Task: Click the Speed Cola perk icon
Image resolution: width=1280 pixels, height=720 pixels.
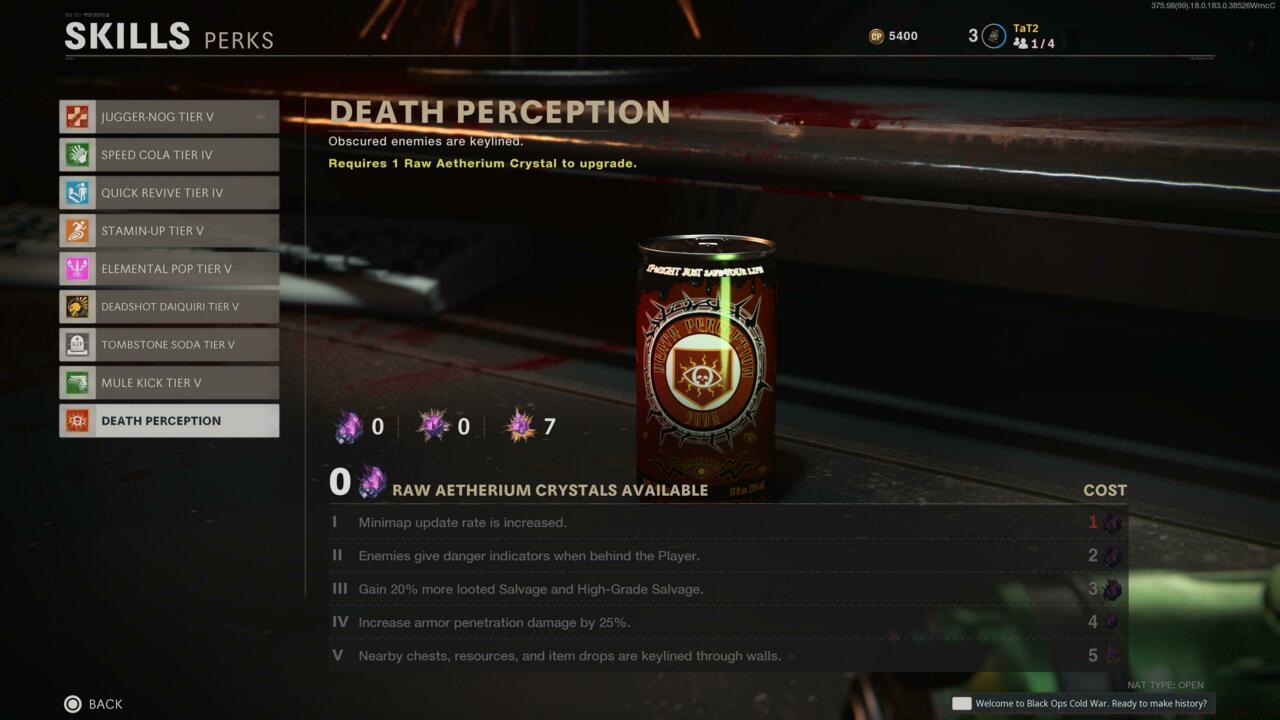Action: pos(77,154)
